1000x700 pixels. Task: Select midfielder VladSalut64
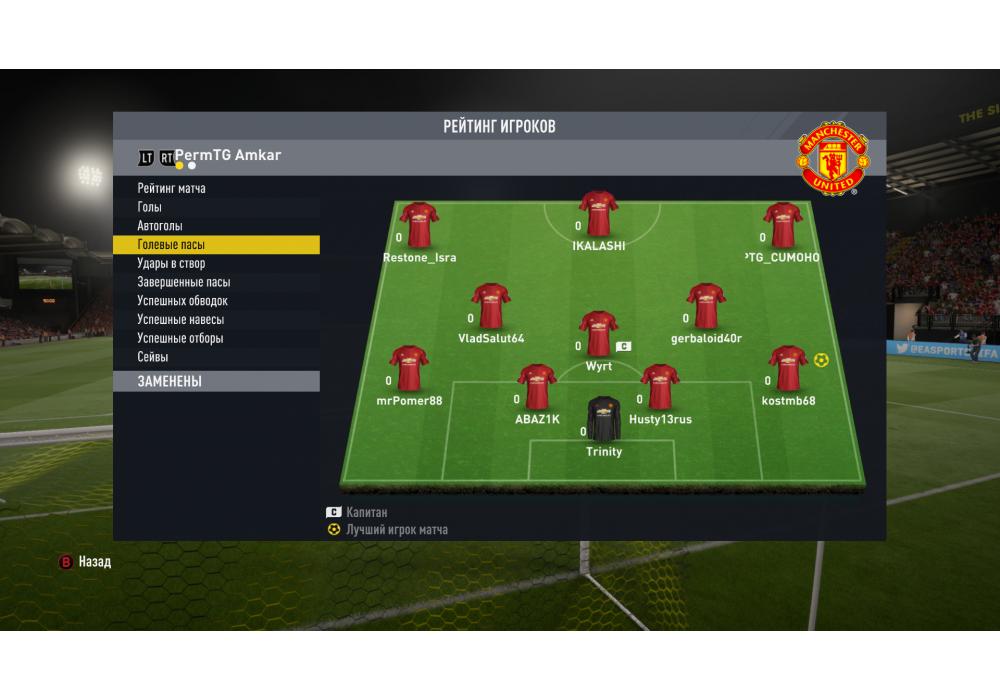[x=491, y=306]
